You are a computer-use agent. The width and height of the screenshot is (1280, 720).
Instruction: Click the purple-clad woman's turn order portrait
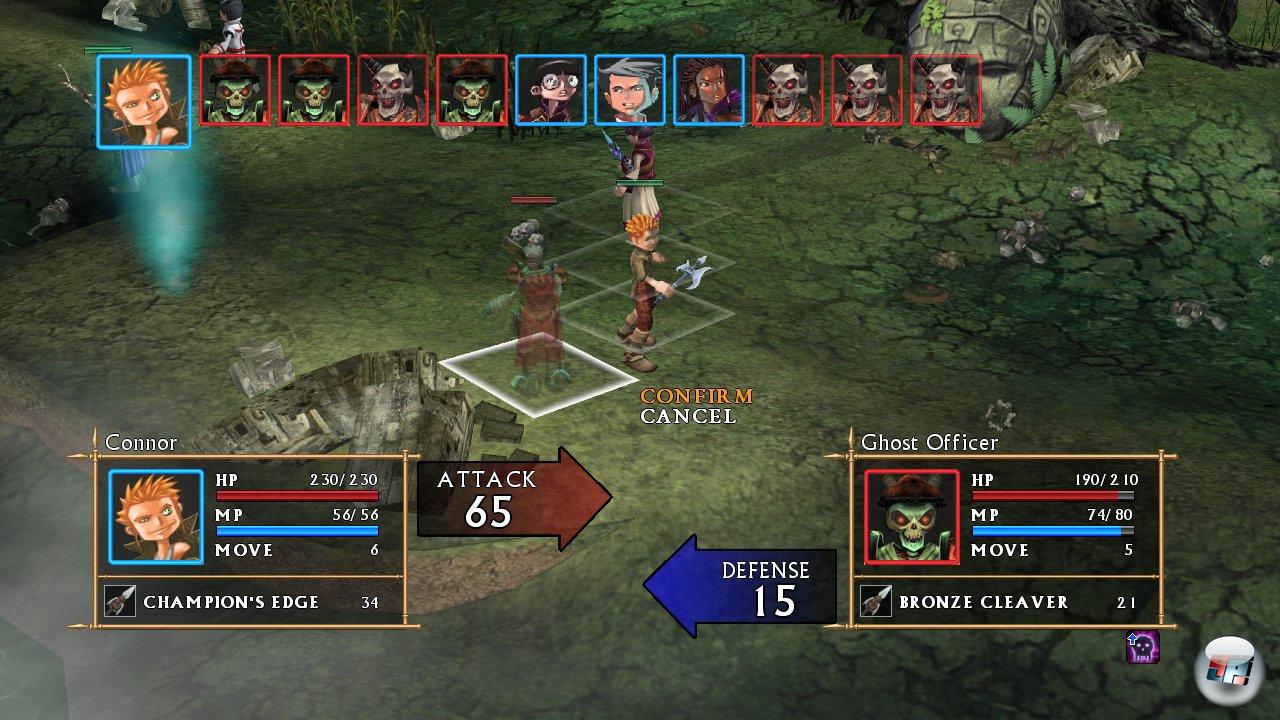(x=709, y=90)
